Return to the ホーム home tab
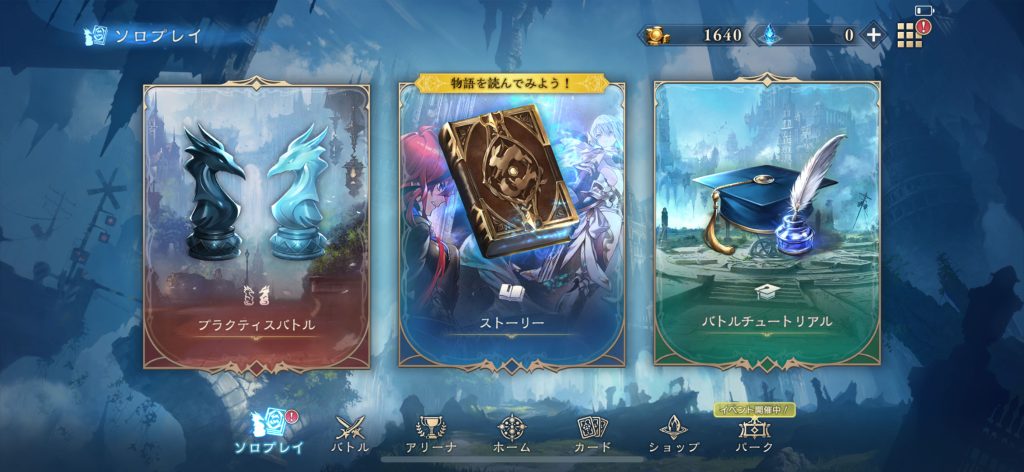 pyautogui.click(x=512, y=434)
